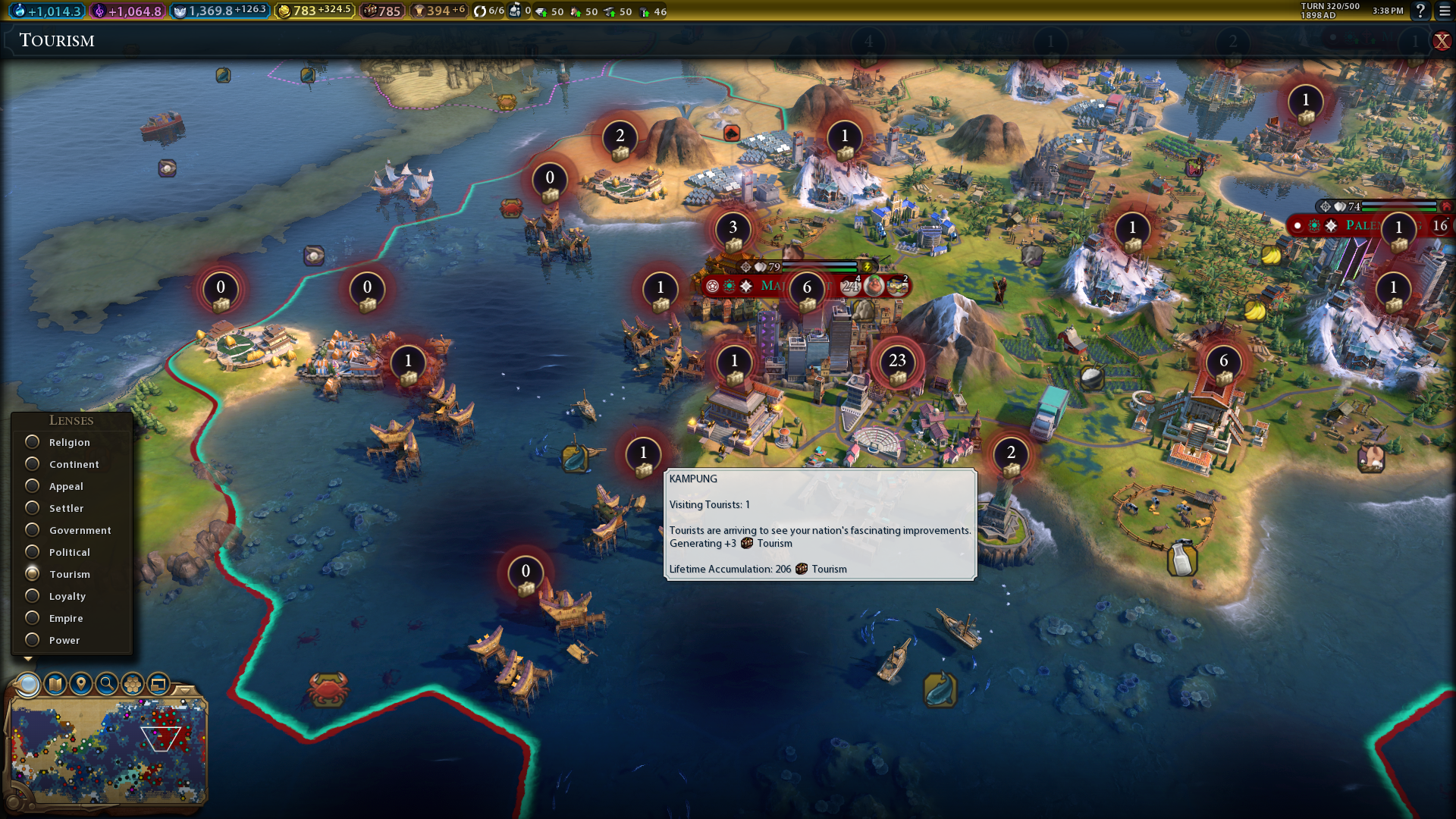
Task: Choose the Empire lens
Action: coord(33,618)
